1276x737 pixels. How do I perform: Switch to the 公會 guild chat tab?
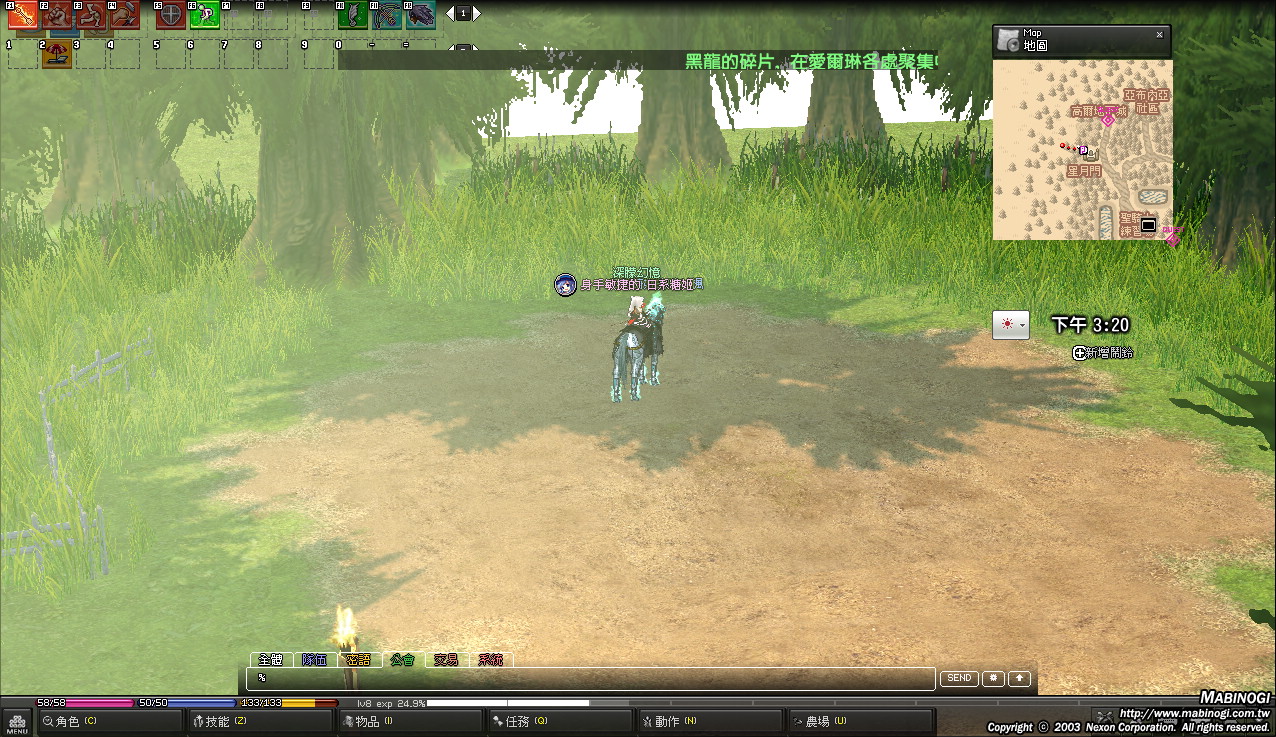pyautogui.click(x=402, y=660)
